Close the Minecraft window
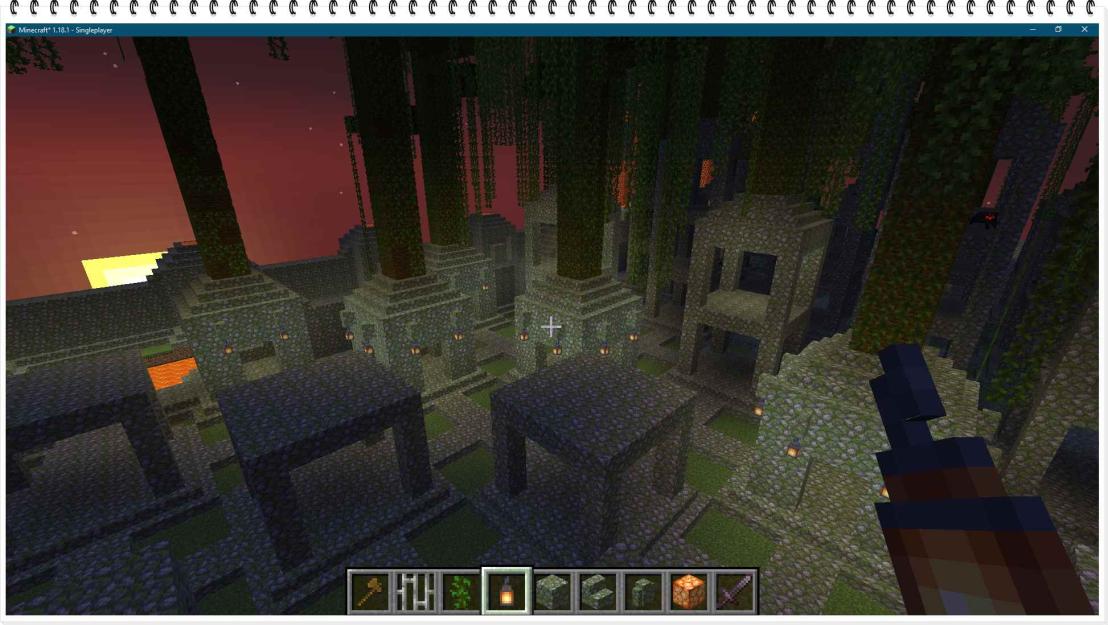This screenshot has height=625, width=1108. pyautogui.click(x=1084, y=30)
